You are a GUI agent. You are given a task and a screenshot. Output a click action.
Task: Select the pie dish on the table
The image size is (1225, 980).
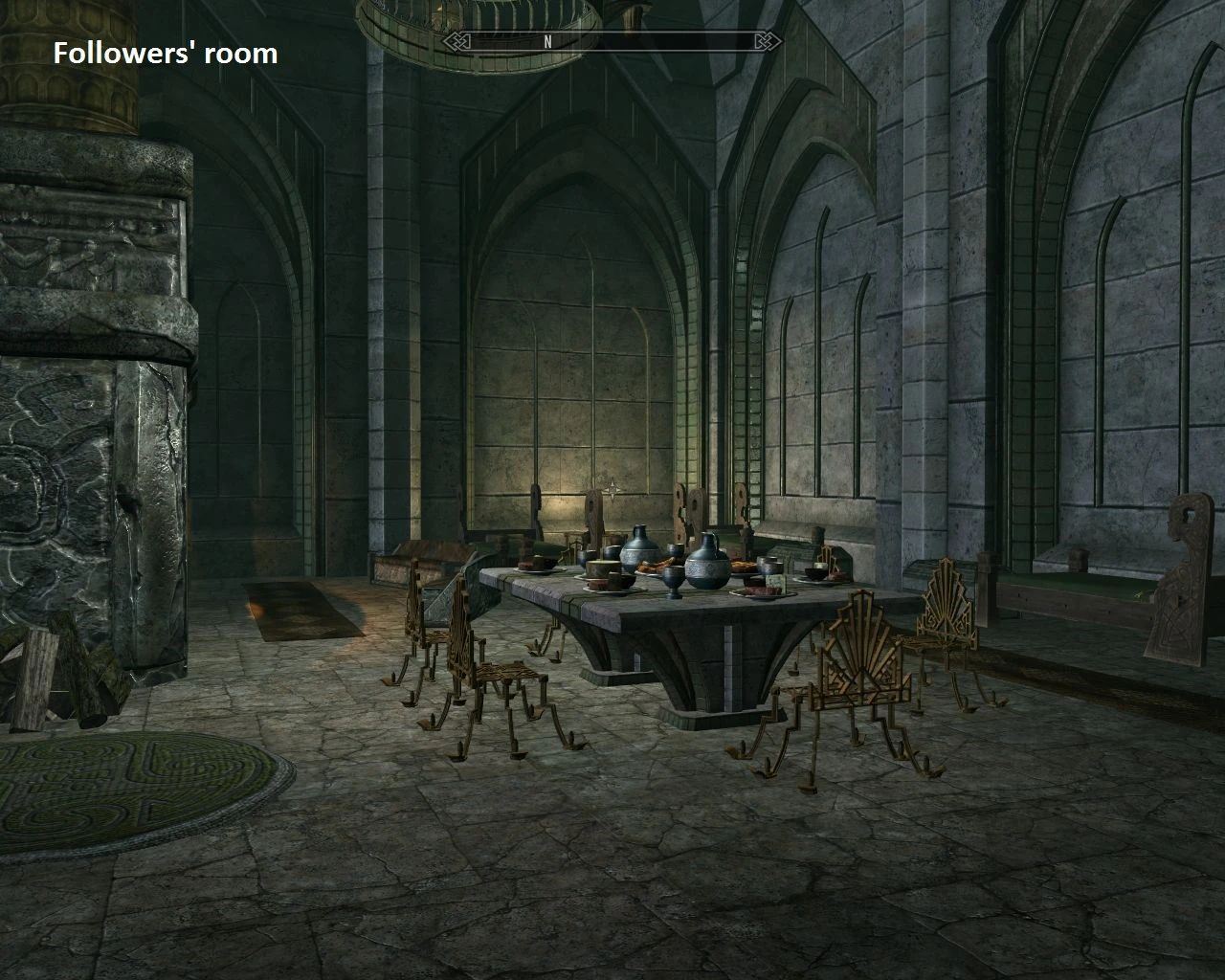[744, 565]
